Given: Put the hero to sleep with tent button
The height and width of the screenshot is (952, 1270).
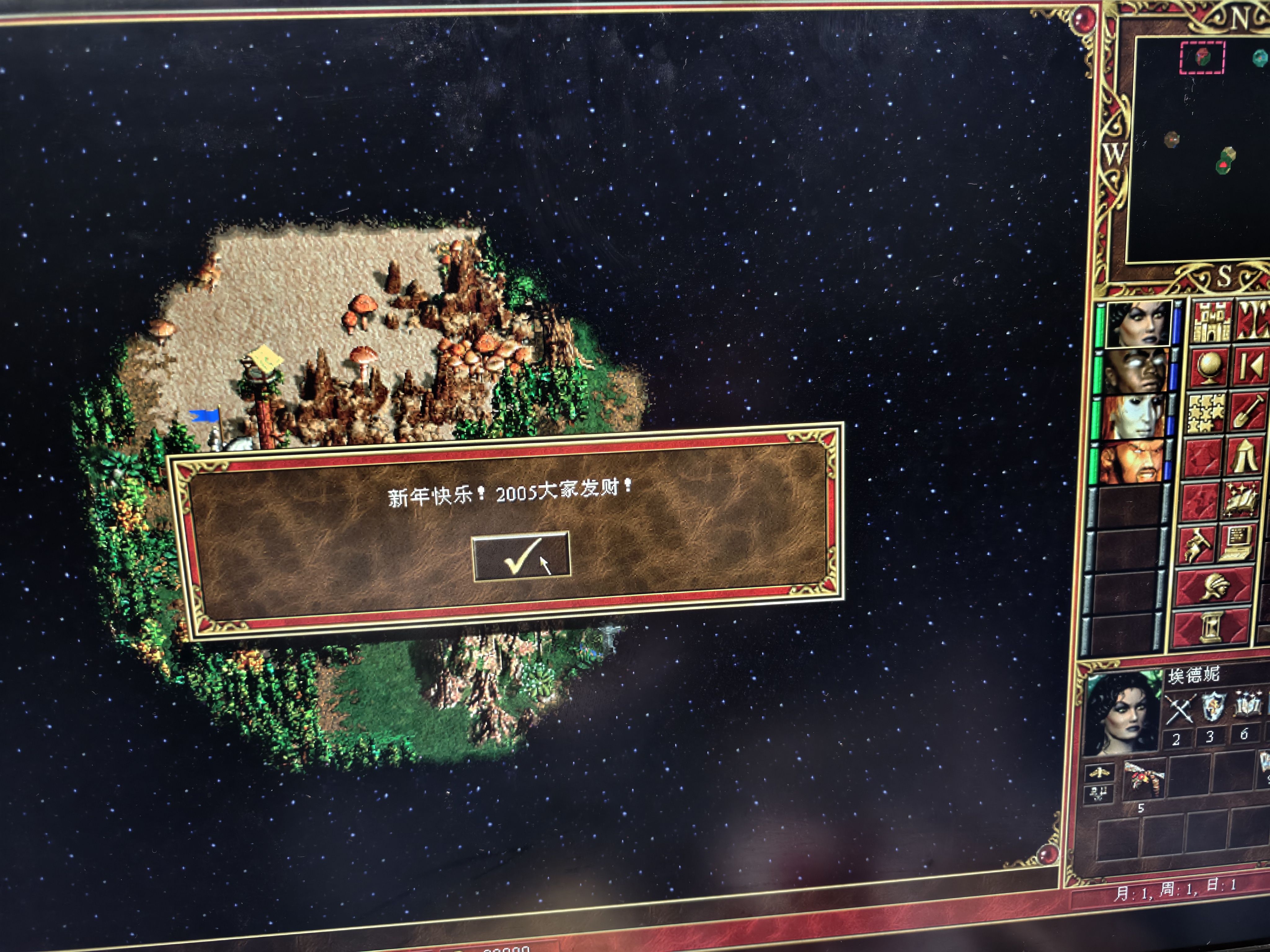Looking at the screenshot, I should point(1245,457).
